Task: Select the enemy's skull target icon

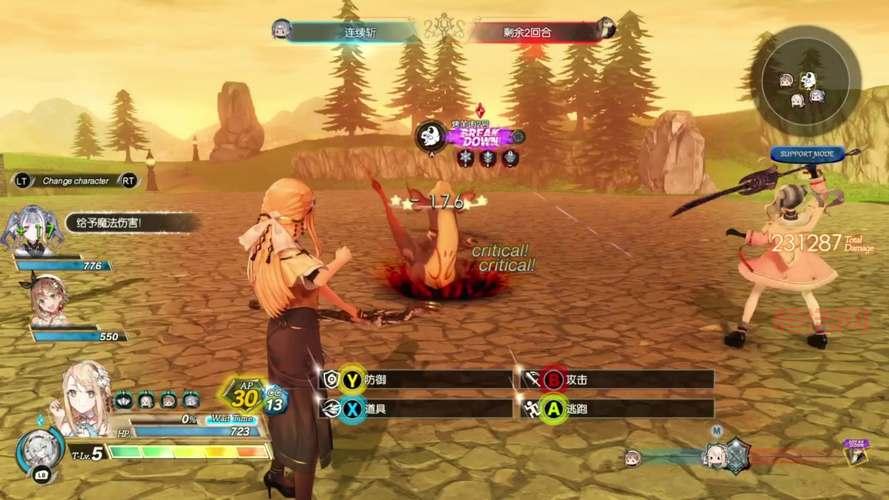Action: (x=431, y=137)
